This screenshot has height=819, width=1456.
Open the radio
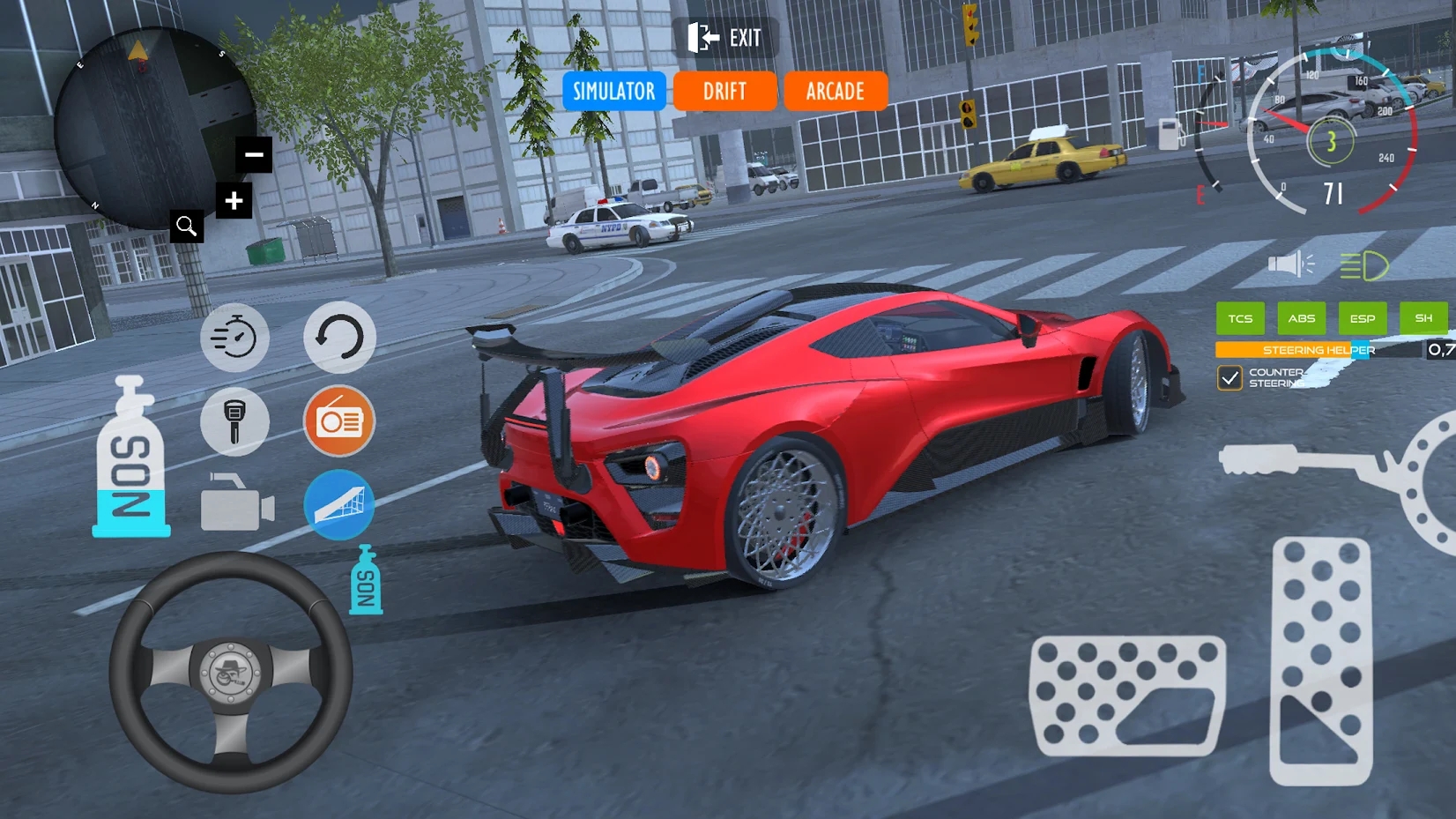tap(339, 421)
